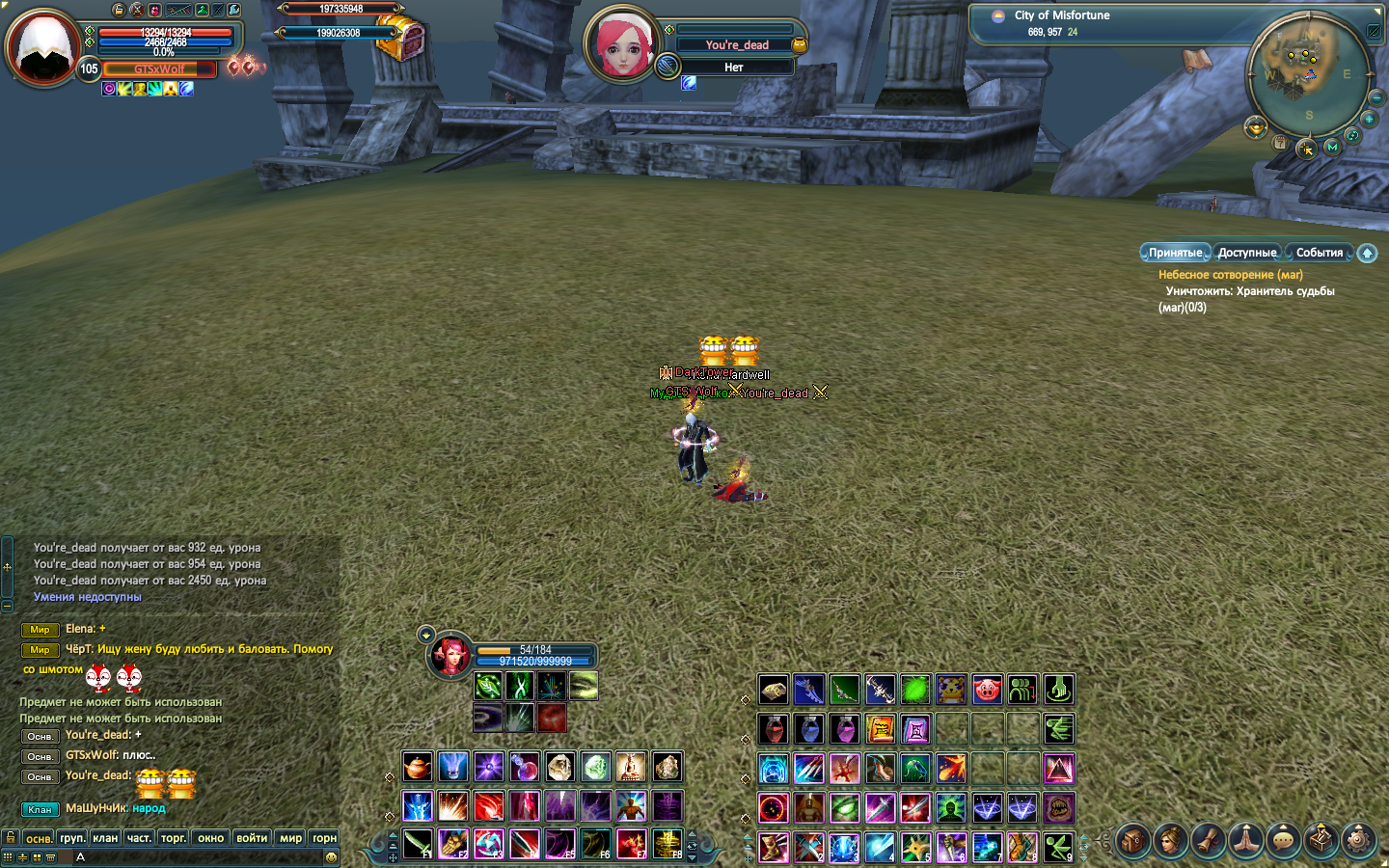The width and height of the screenshot is (1389, 868).
Task: Open the inventory backpack menu button
Action: (x=1134, y=841)
